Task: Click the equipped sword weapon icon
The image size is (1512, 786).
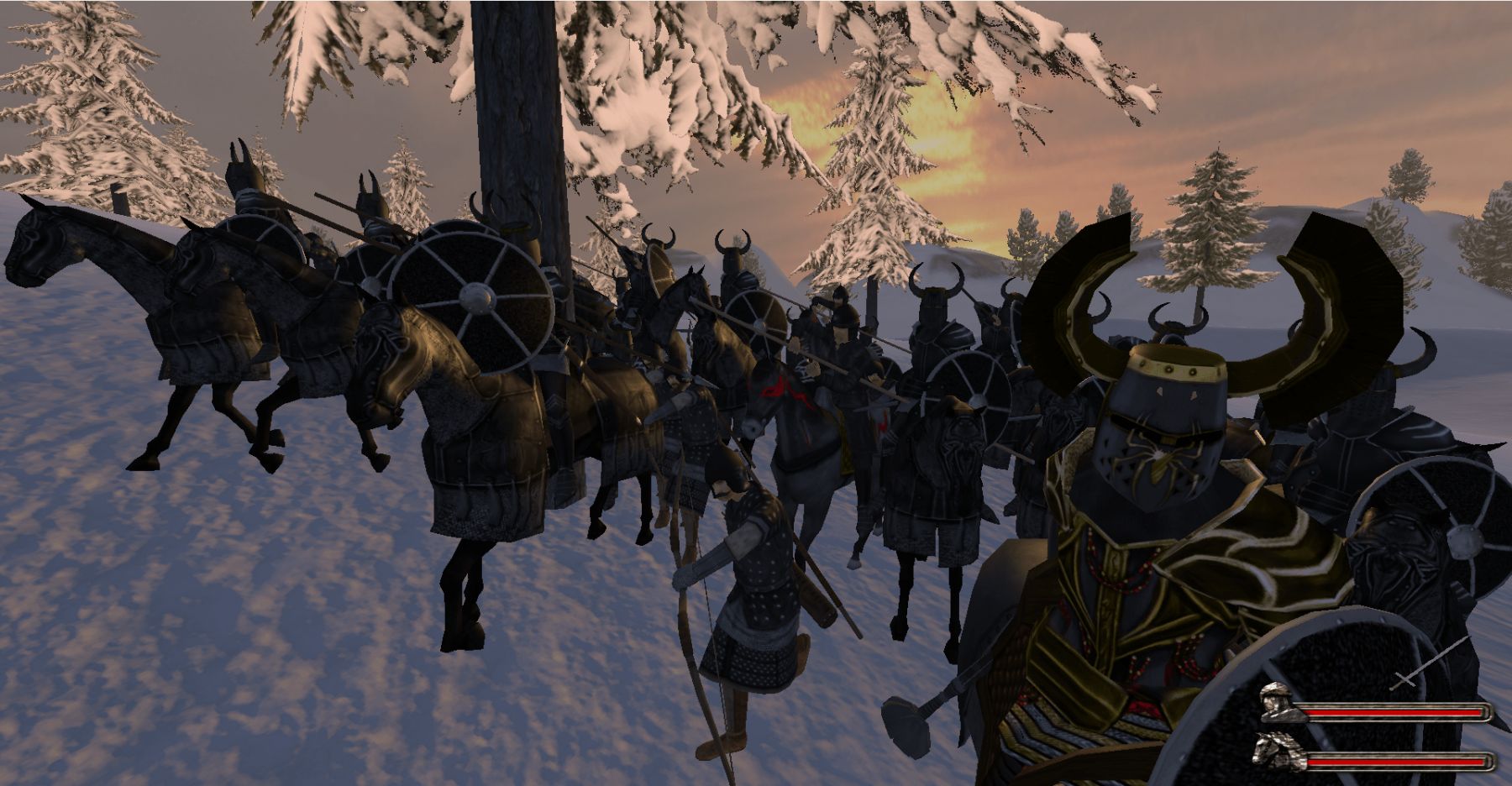Action: [1429, 663]
